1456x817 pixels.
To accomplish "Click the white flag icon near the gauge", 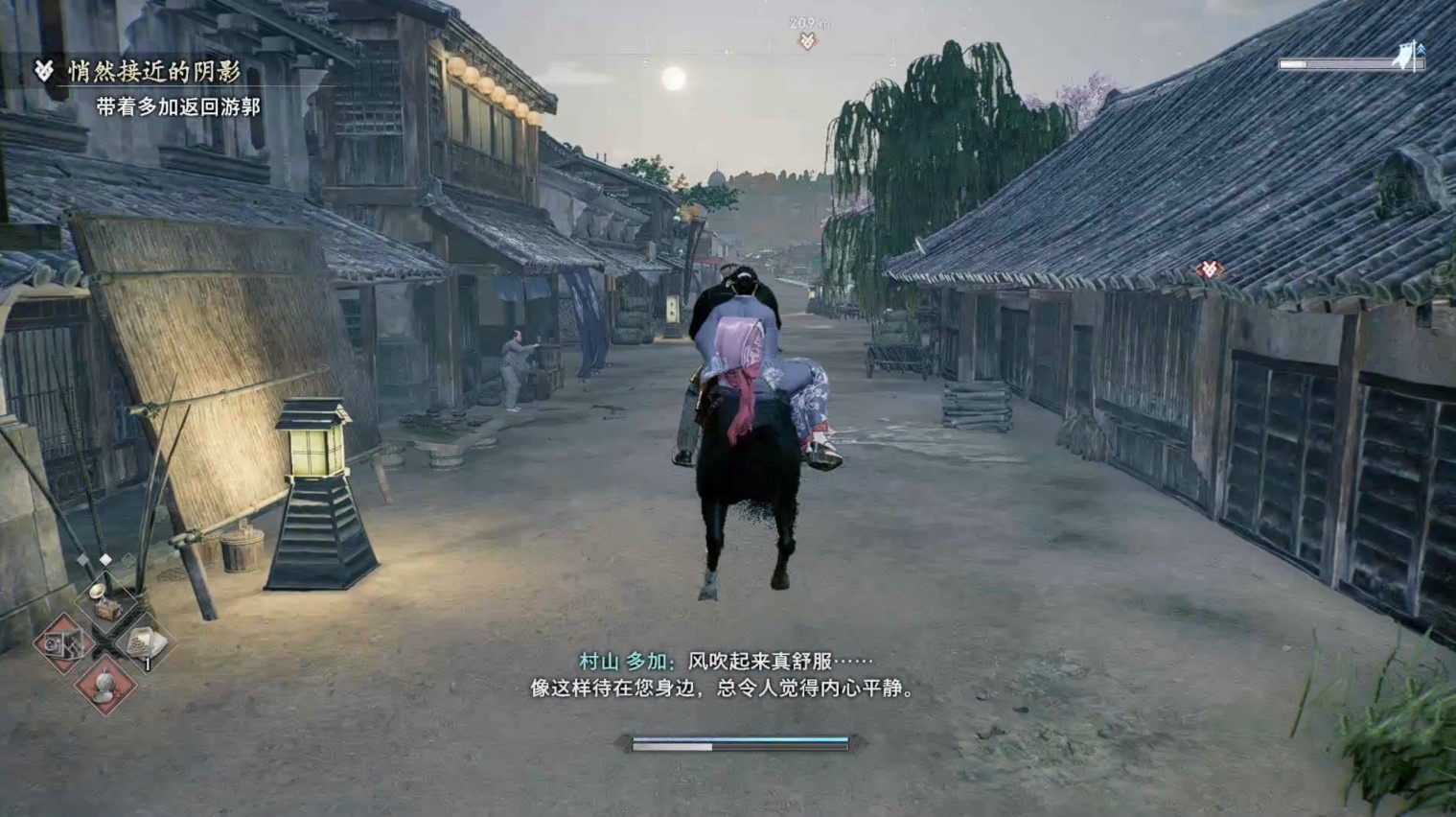I will tap(1405, 54).
